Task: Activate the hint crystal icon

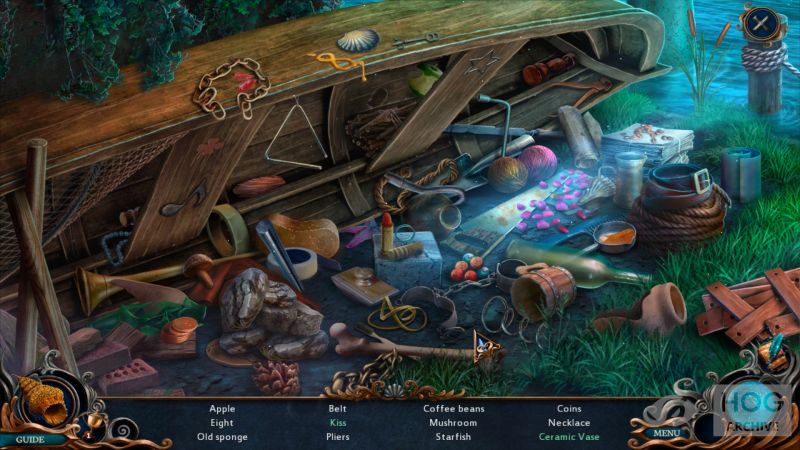Action: 772,352
